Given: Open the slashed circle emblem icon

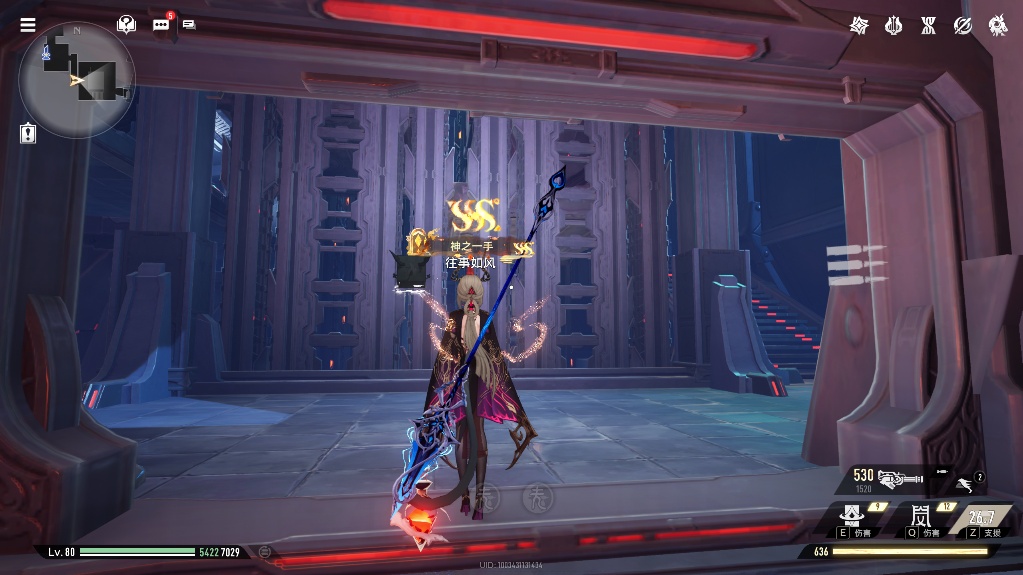Looking at the screenshot, I should pyautogui.click(x=963, y=25).
